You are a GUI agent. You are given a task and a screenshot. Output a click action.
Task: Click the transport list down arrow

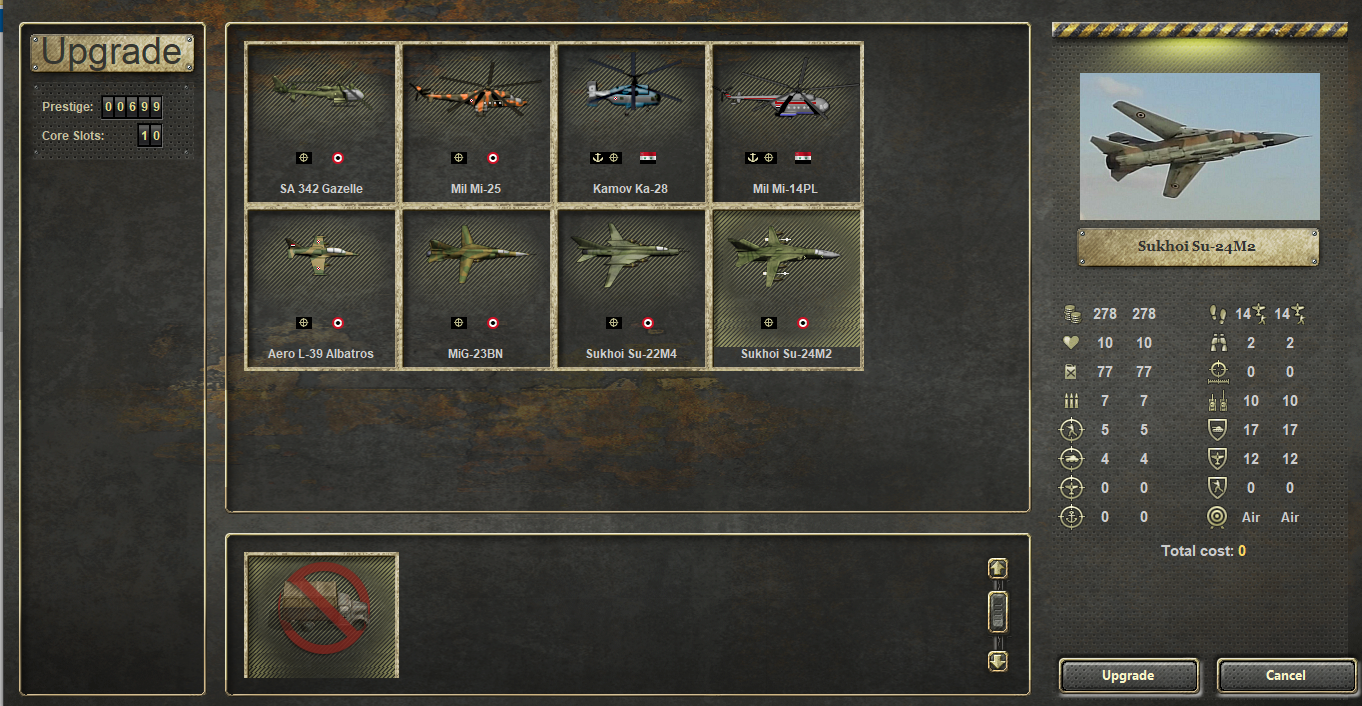pyautogui.click(x=997, y=661)
